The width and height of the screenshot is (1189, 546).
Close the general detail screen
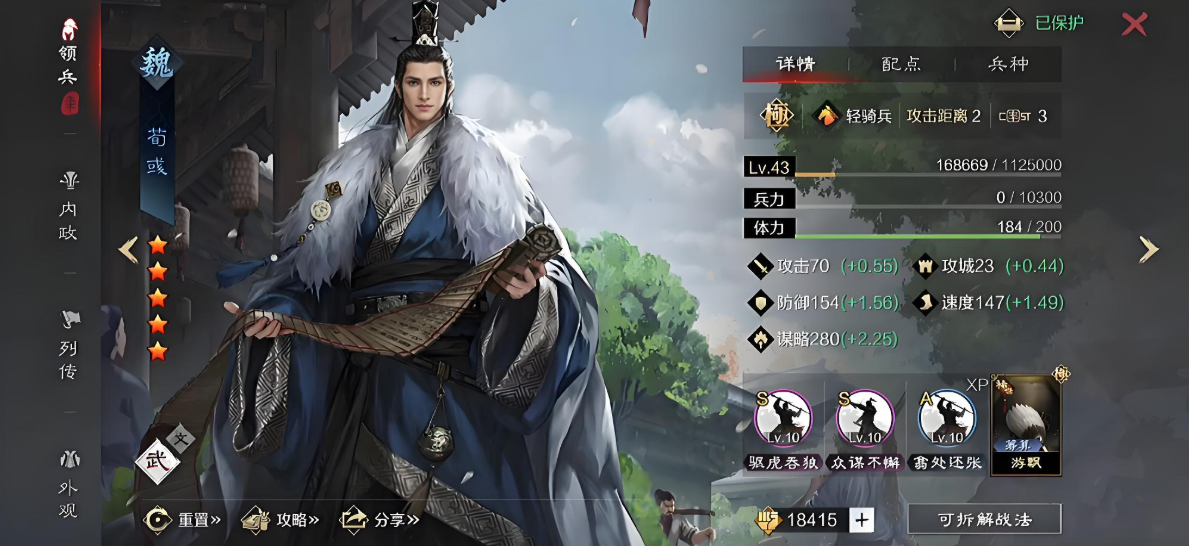click(1133, 24)
